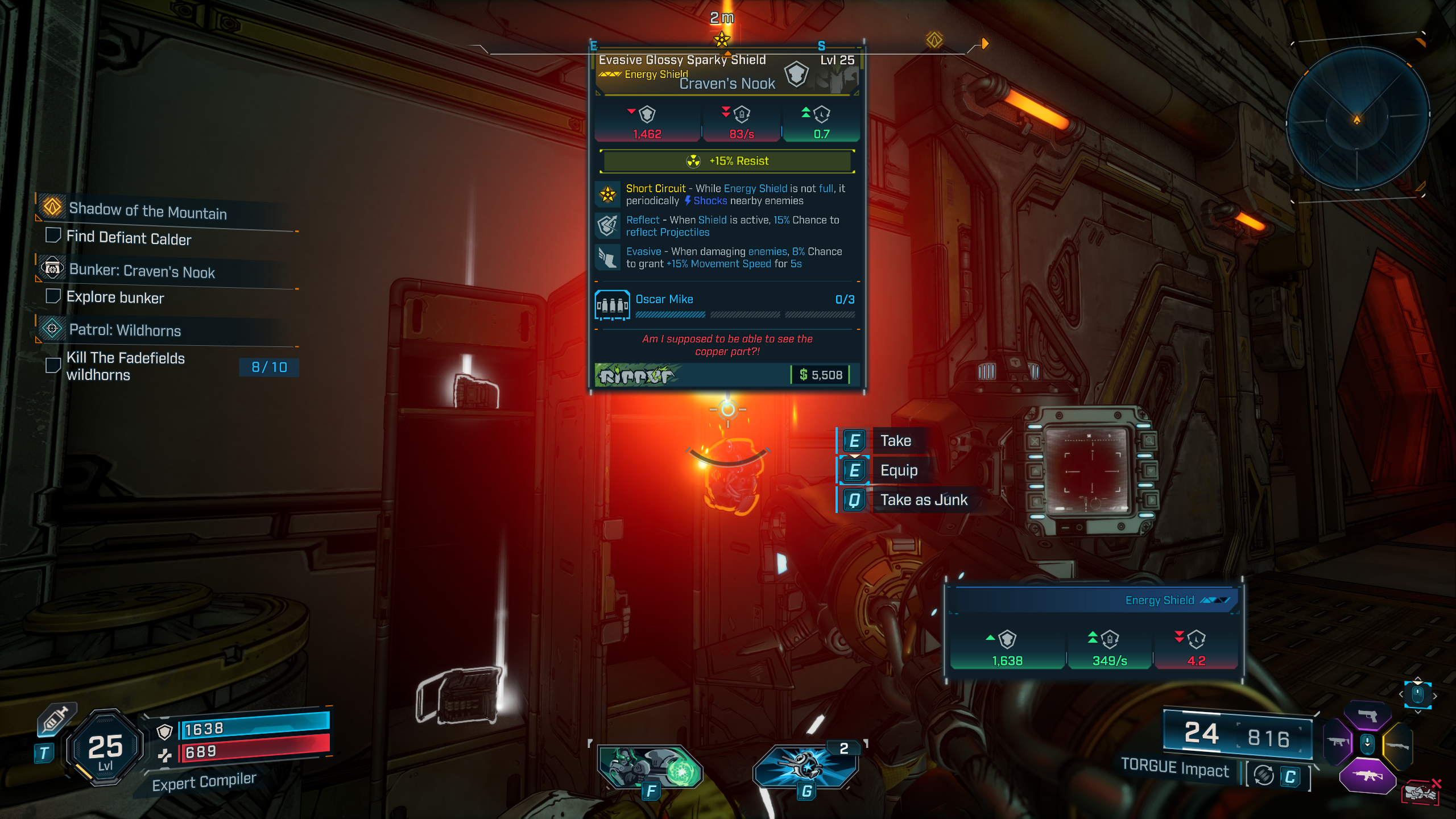Activate the green action skill icon
Viewport: 1456px width, 819px height.
[x=650, y=768]
